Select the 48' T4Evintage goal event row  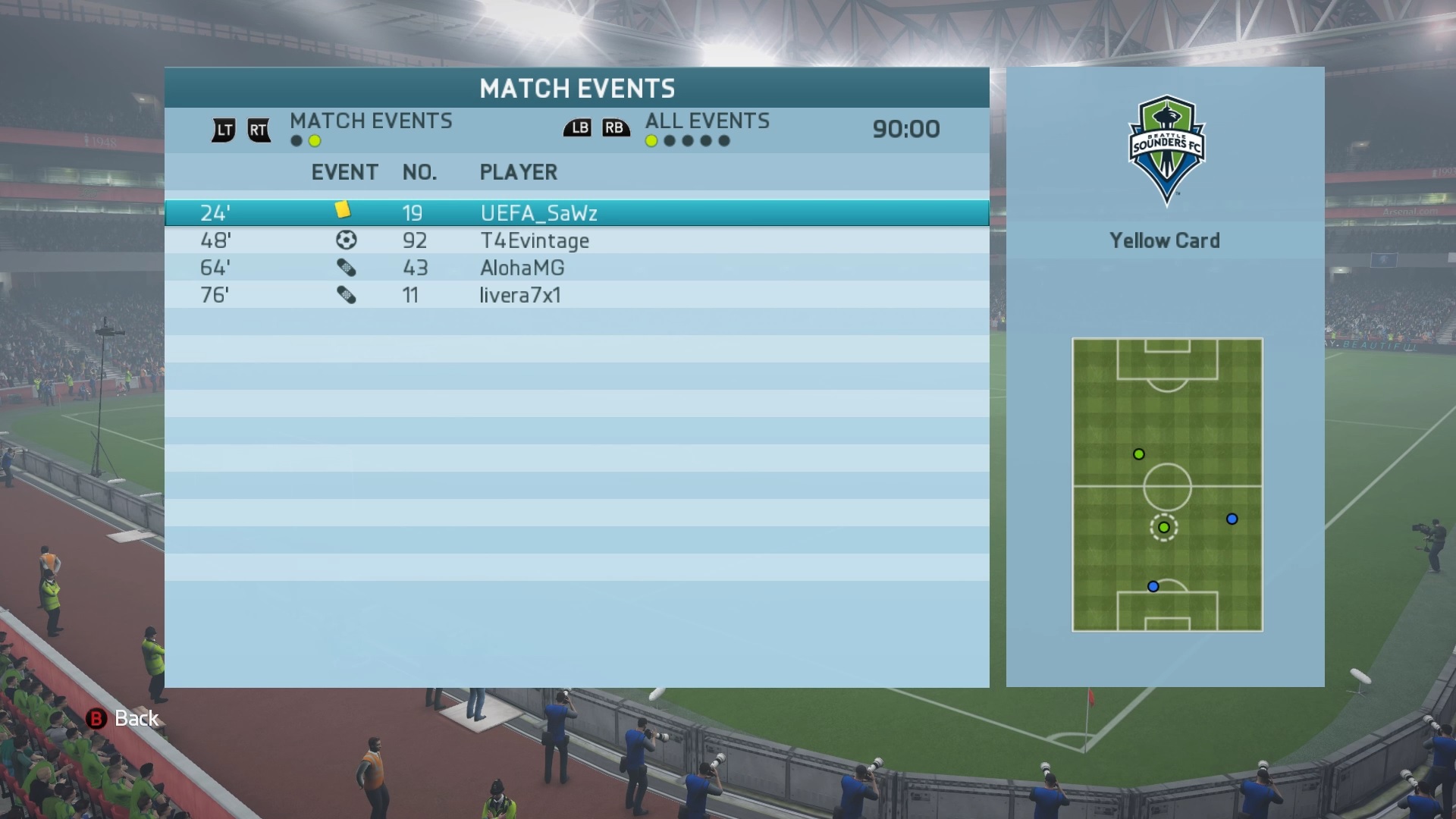(576, 240)
